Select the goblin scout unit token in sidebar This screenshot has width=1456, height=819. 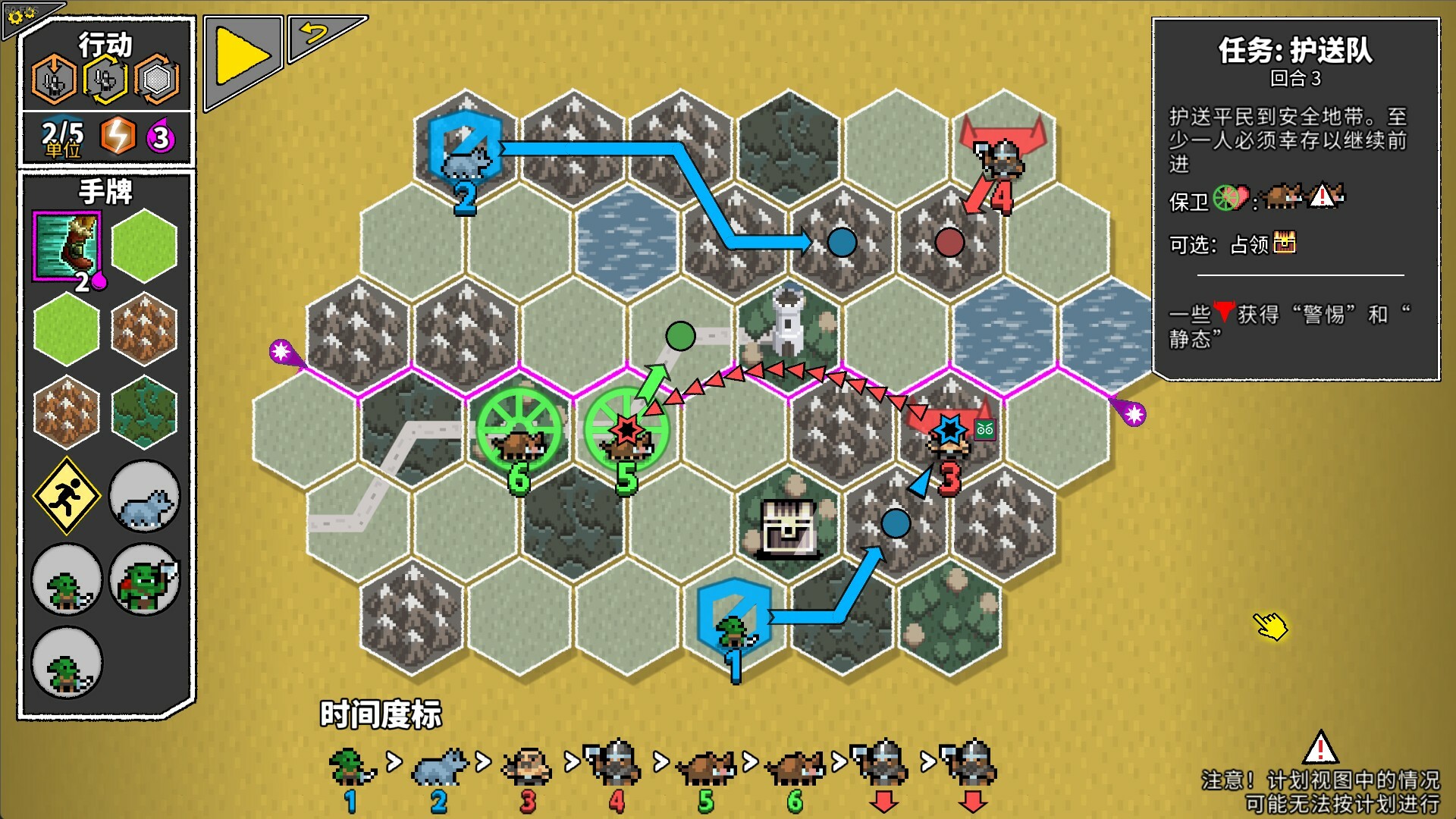coord(67,579)
